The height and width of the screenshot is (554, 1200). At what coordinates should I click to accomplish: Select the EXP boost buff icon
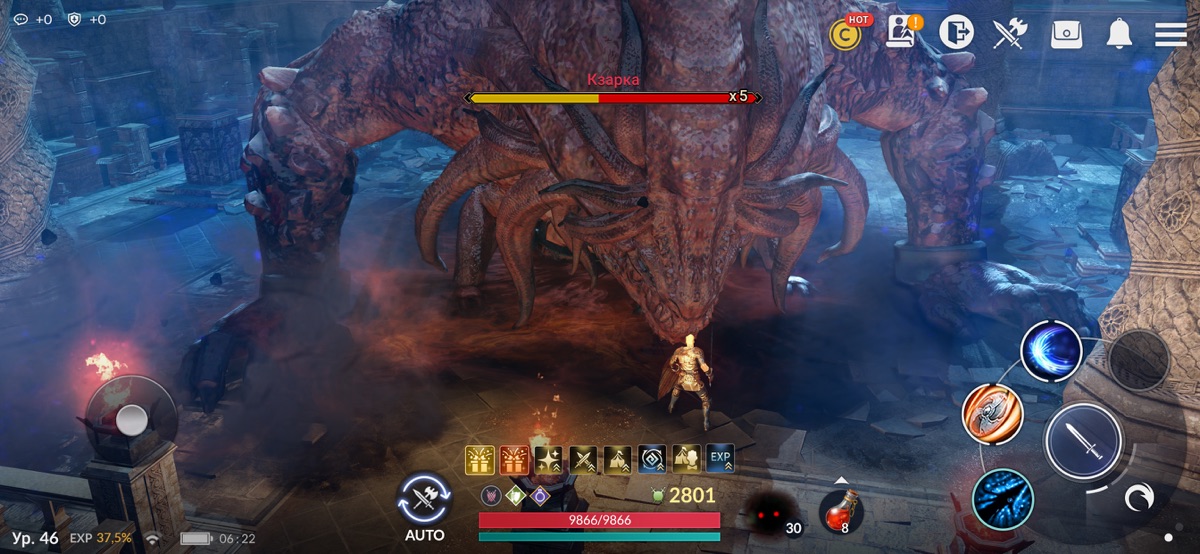click(720, 459)
